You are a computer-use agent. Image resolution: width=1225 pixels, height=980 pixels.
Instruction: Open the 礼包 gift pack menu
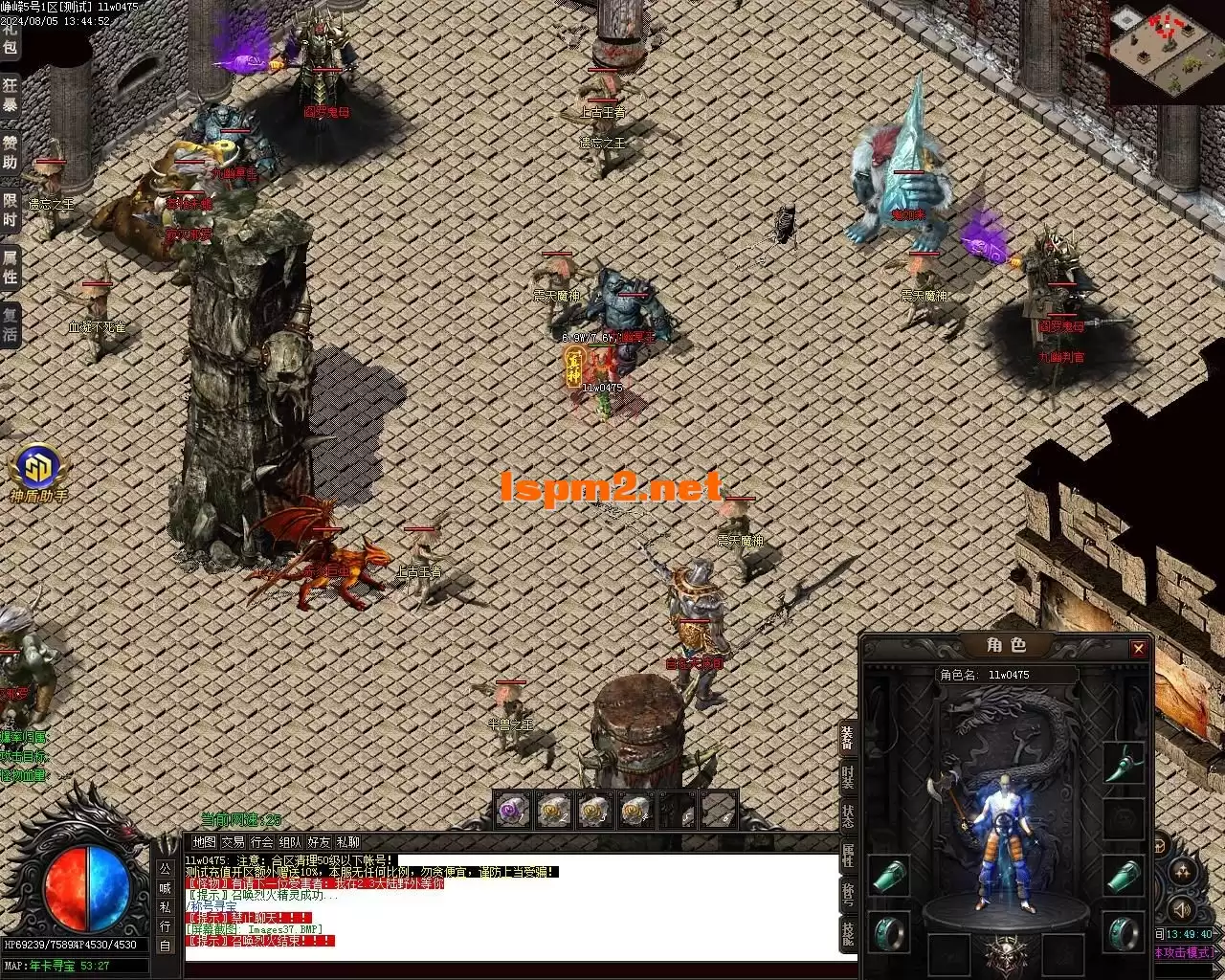pyautogui.click(x=10, y=35)
